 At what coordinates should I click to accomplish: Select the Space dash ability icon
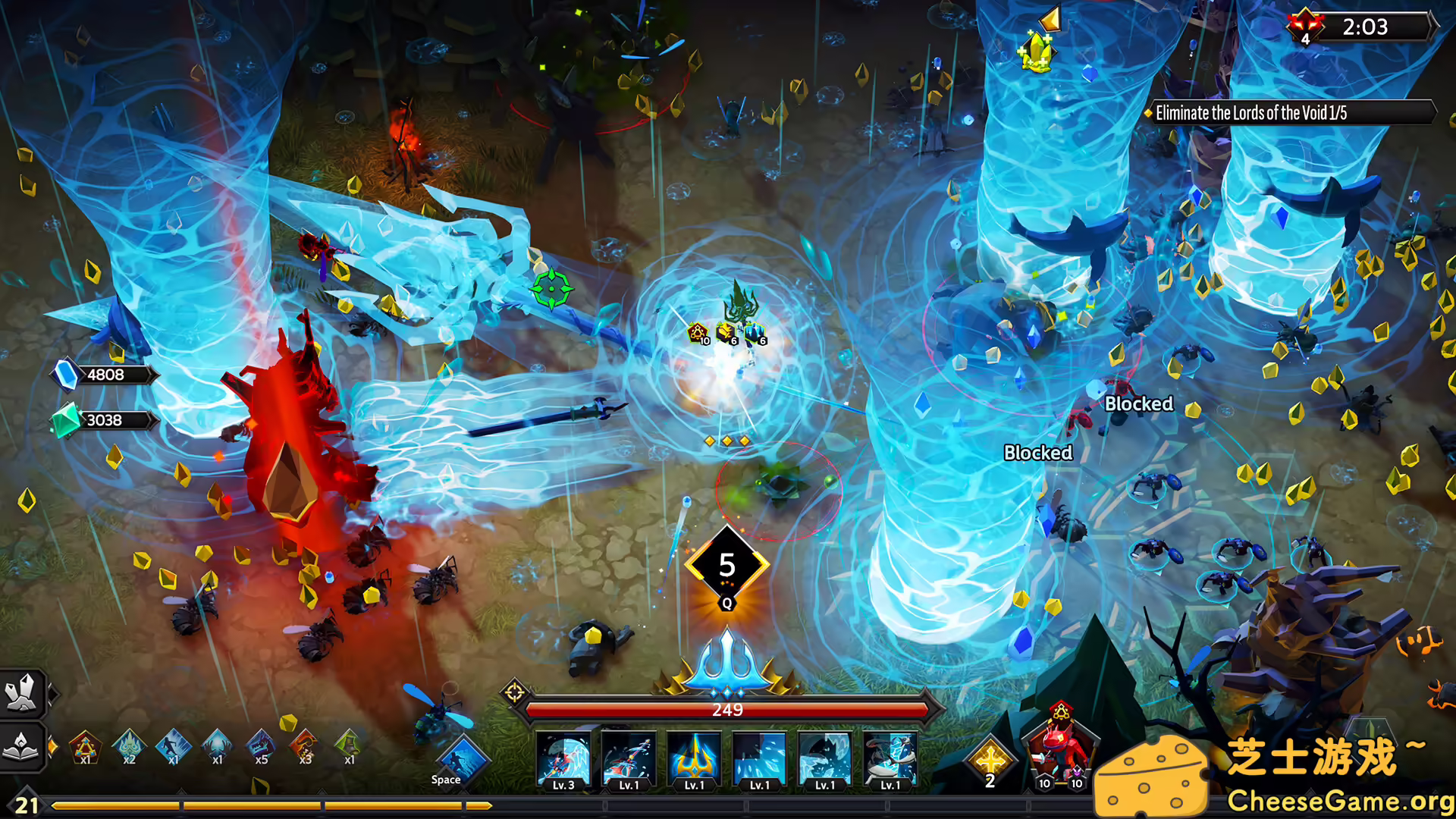463,758
